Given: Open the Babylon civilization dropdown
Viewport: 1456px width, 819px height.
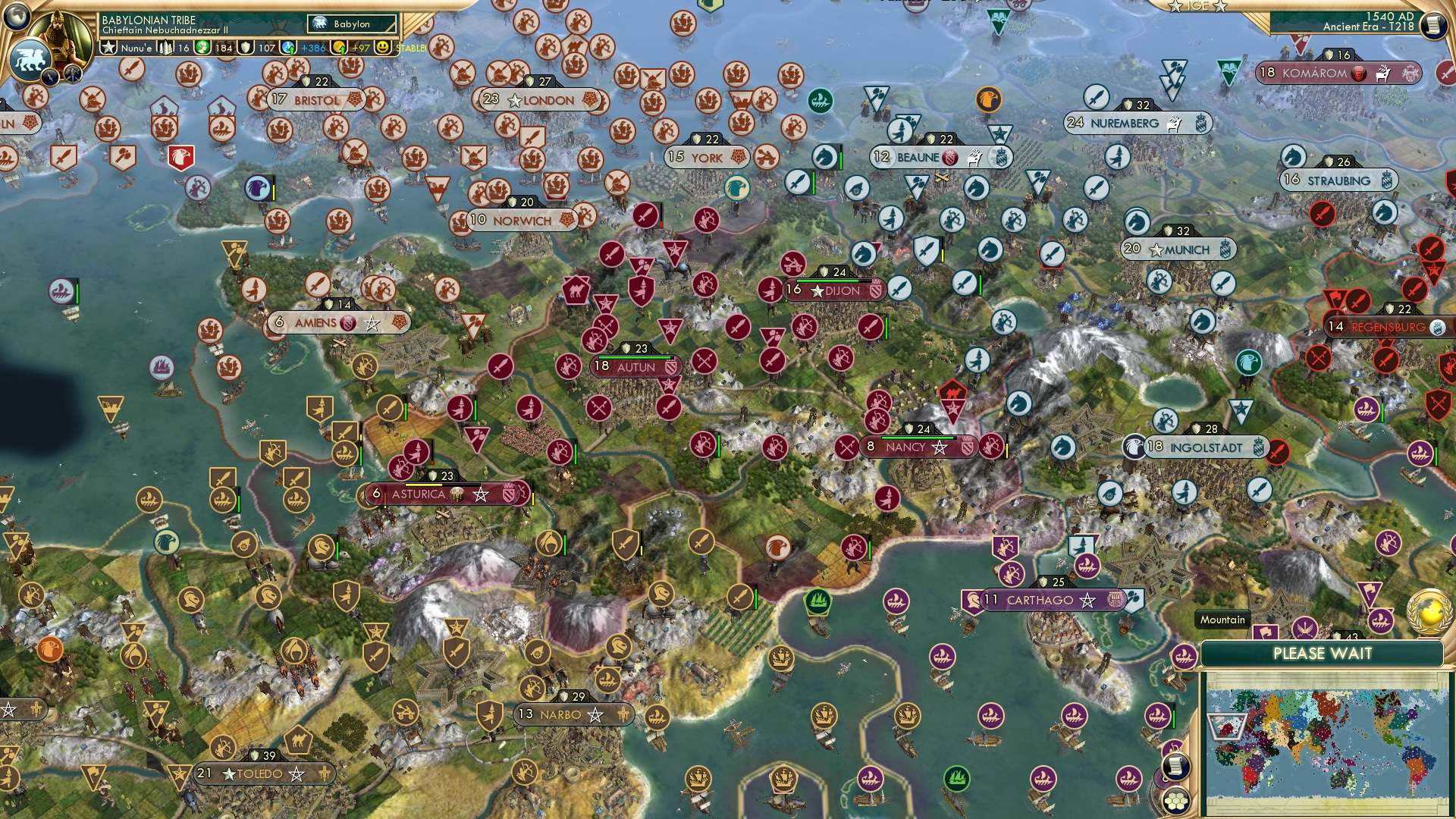Looking at the screenshot, I should click(353, 24).
